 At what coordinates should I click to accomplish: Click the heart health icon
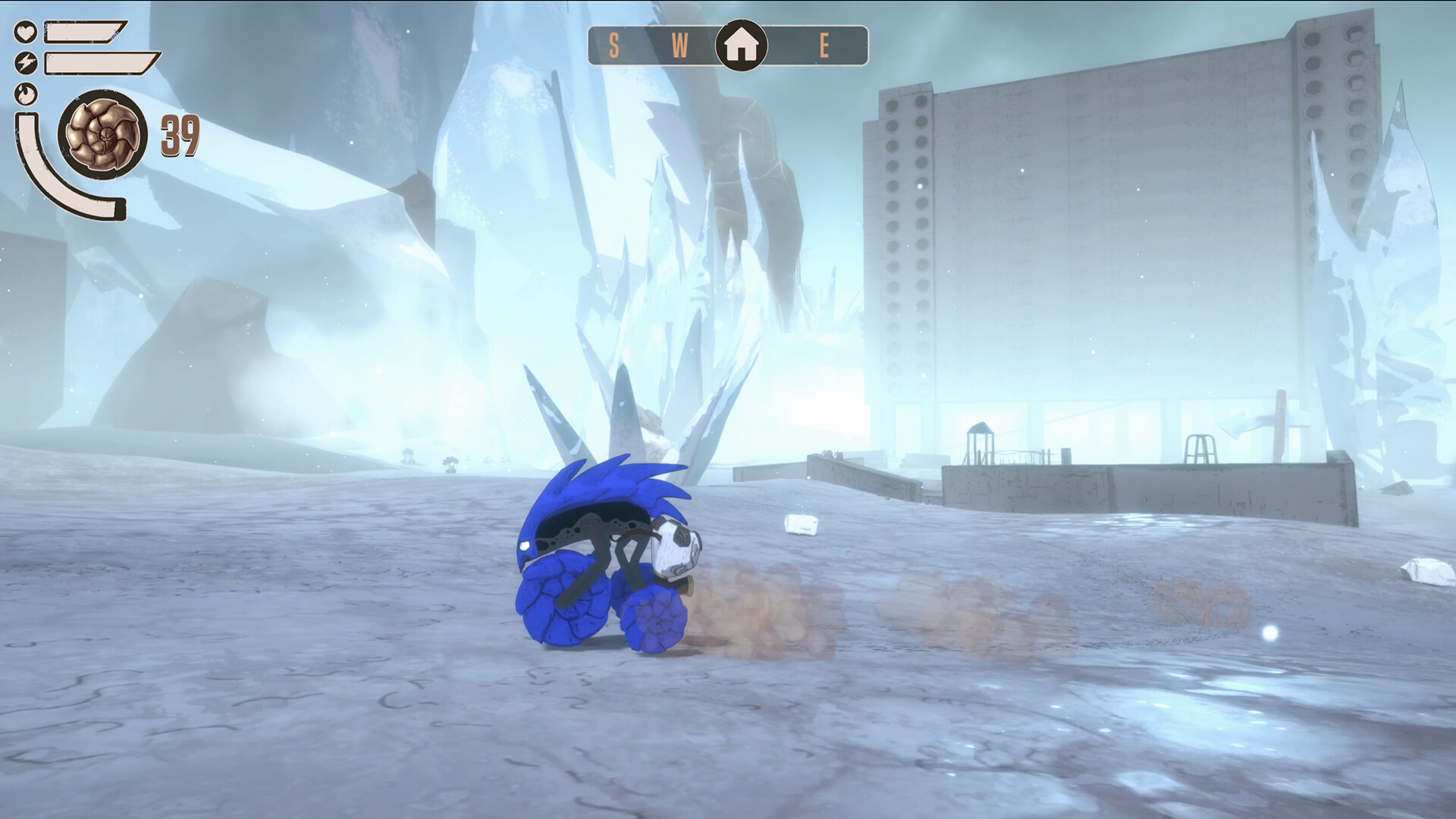point(26,32)
